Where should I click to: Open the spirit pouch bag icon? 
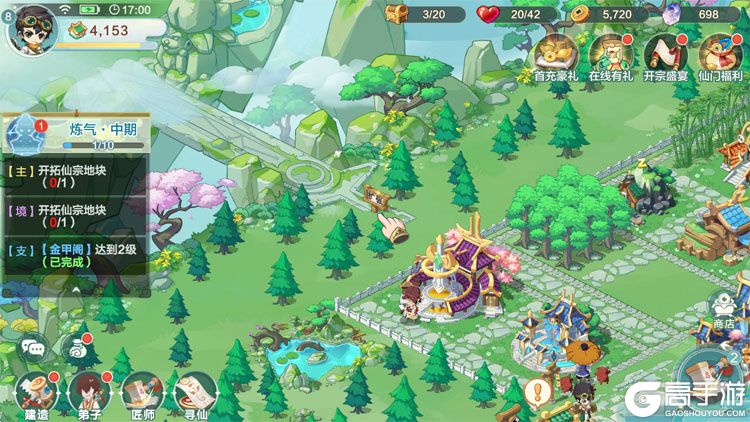pos(76,347)
